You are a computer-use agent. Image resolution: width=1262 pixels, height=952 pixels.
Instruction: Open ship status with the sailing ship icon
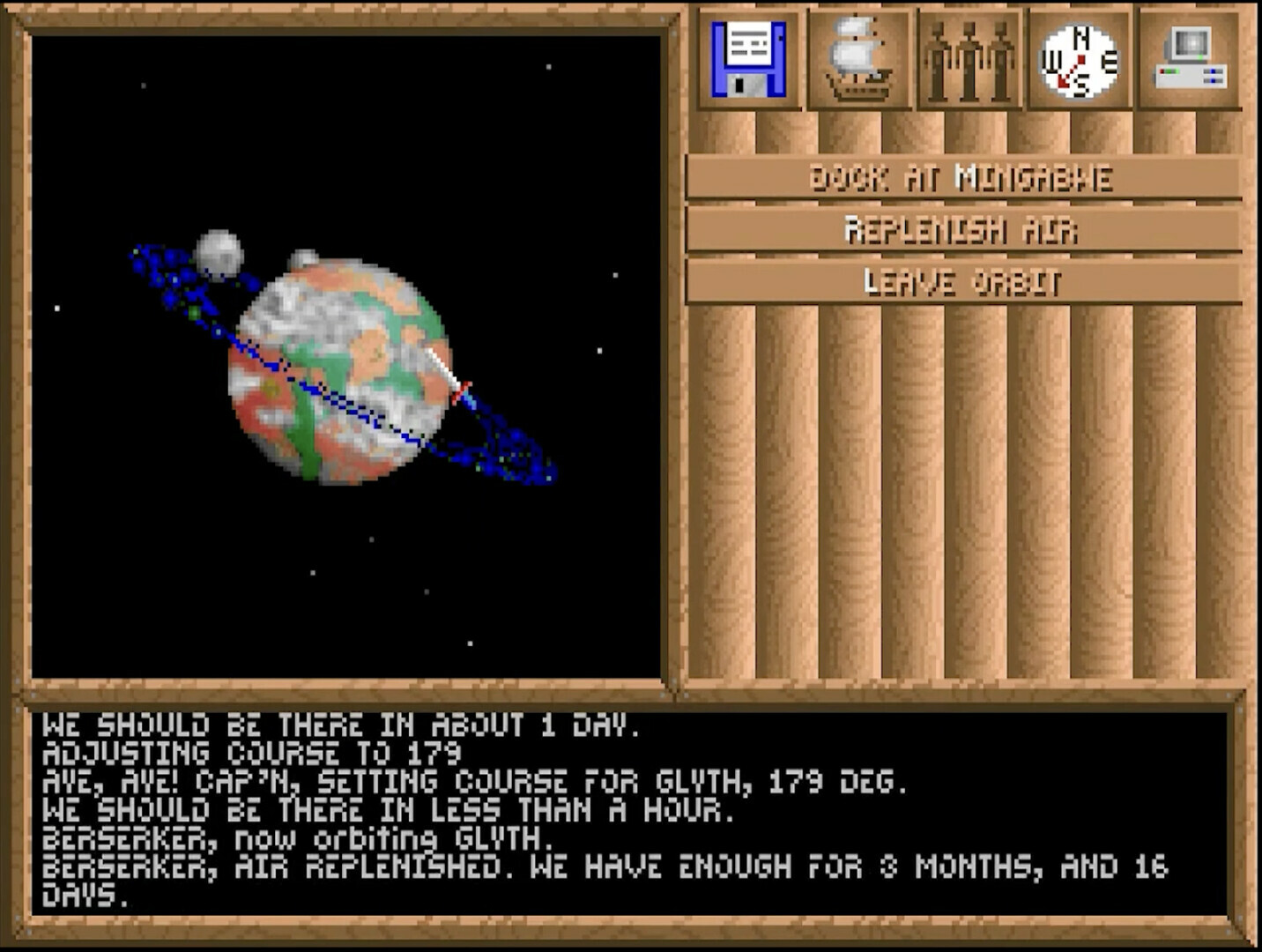coord(858,56)
